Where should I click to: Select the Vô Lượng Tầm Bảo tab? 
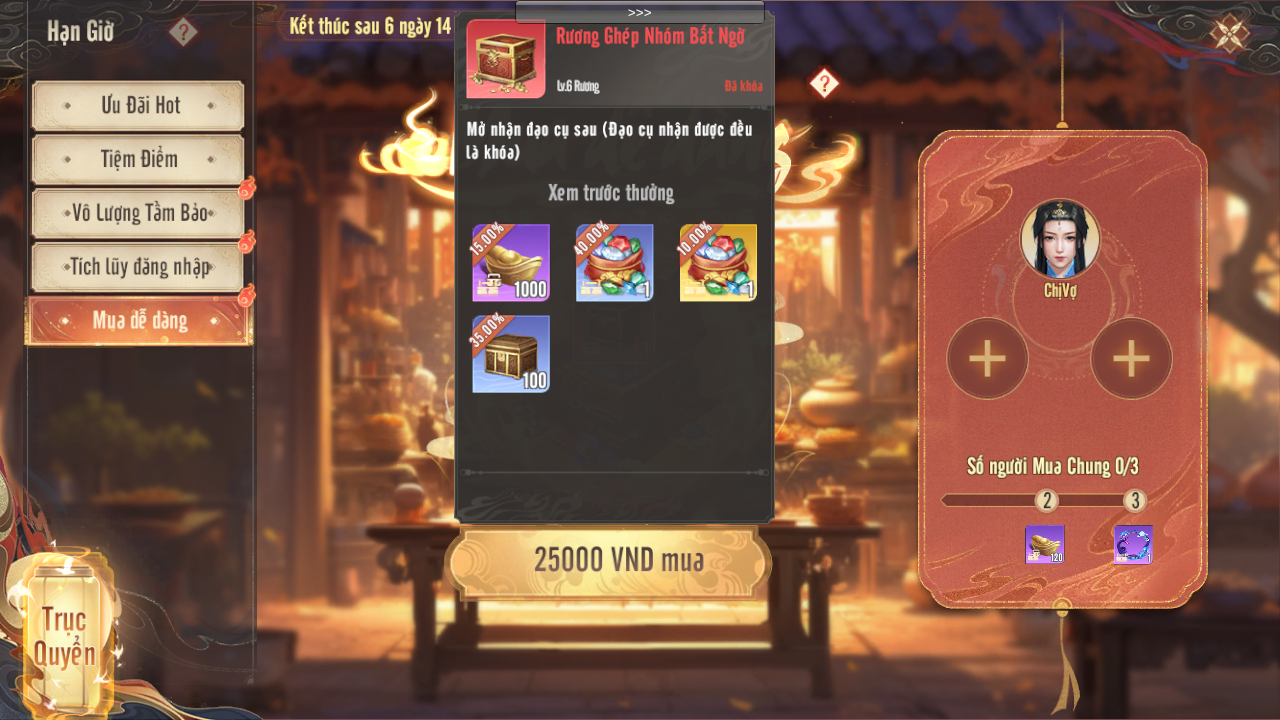[138, 213]
